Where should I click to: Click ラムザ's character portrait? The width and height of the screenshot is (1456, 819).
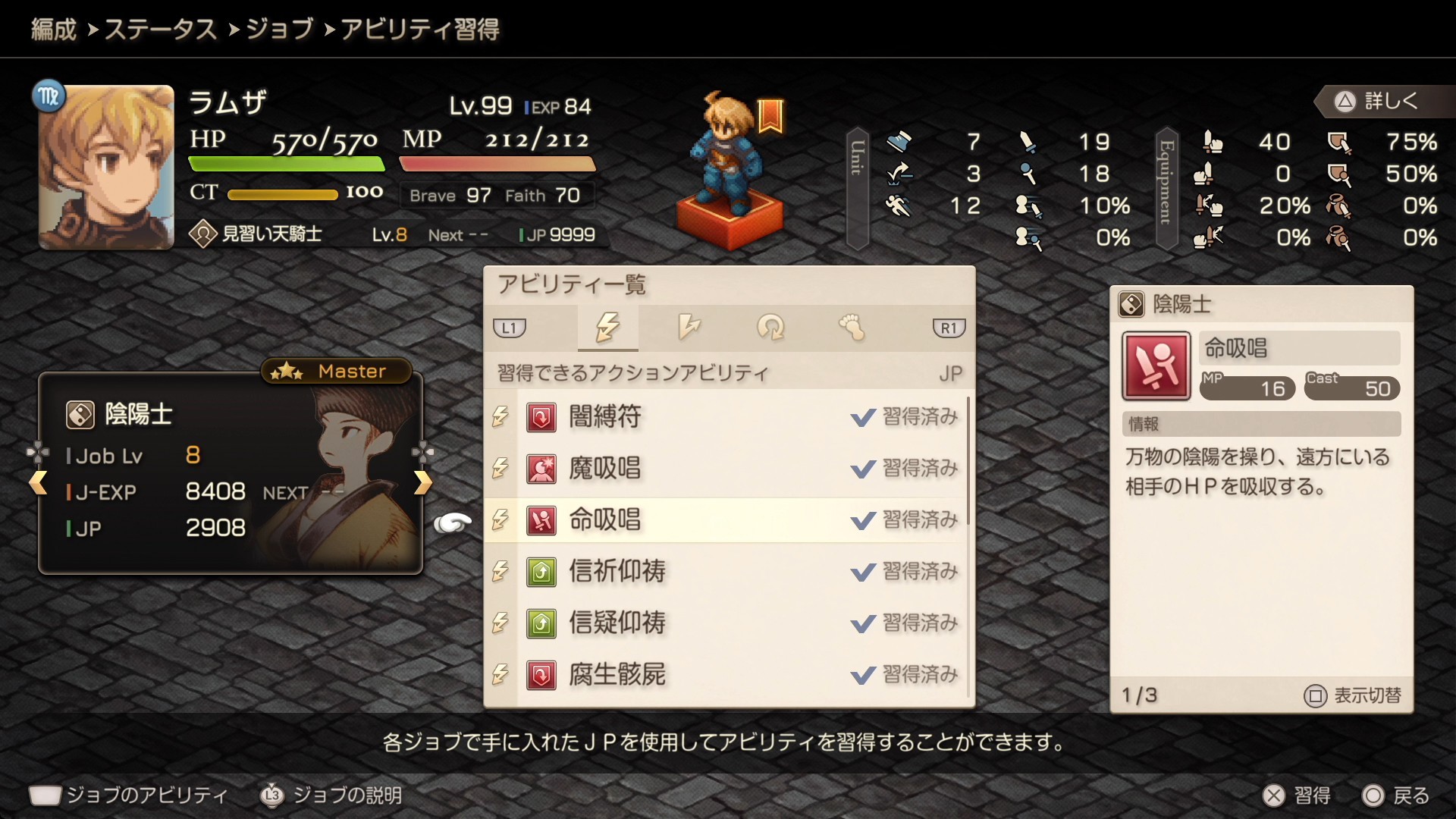pos(106,167)
